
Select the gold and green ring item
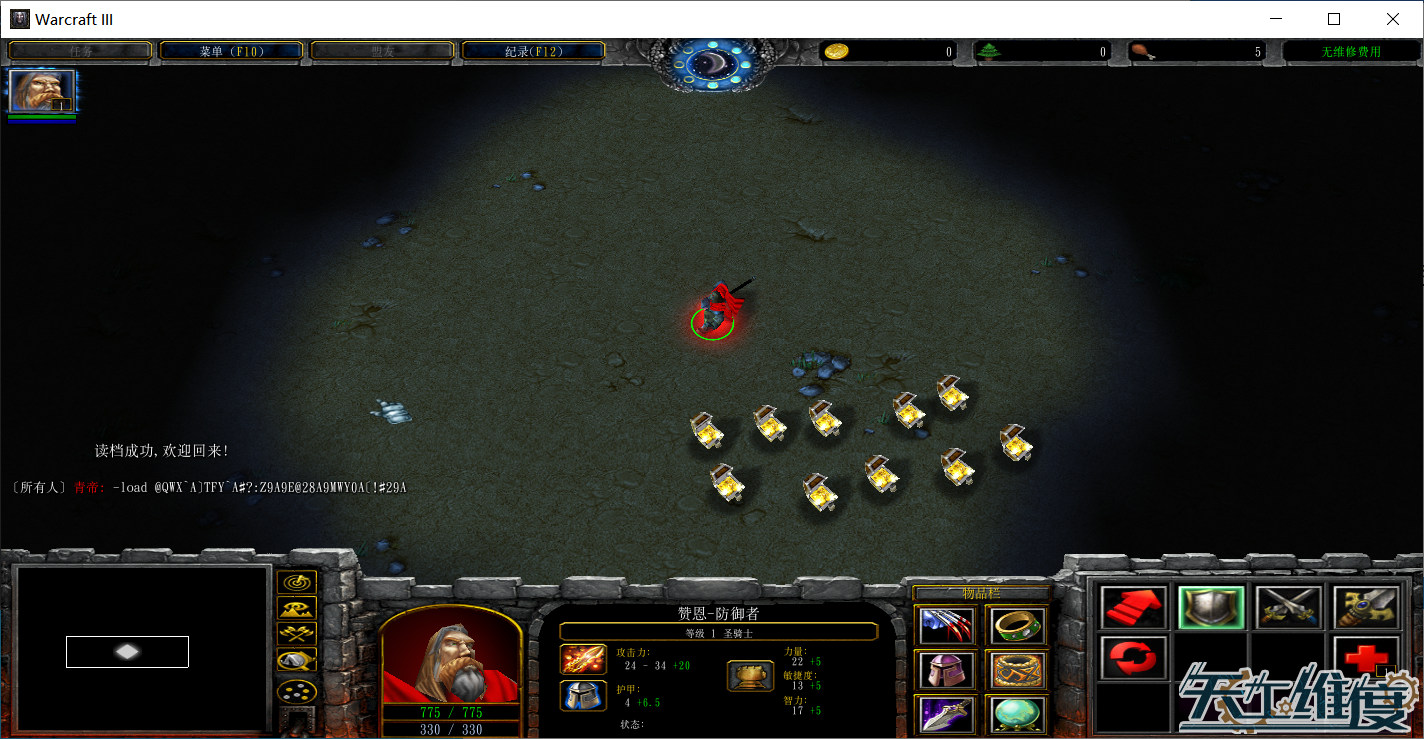coord(1019,626)
